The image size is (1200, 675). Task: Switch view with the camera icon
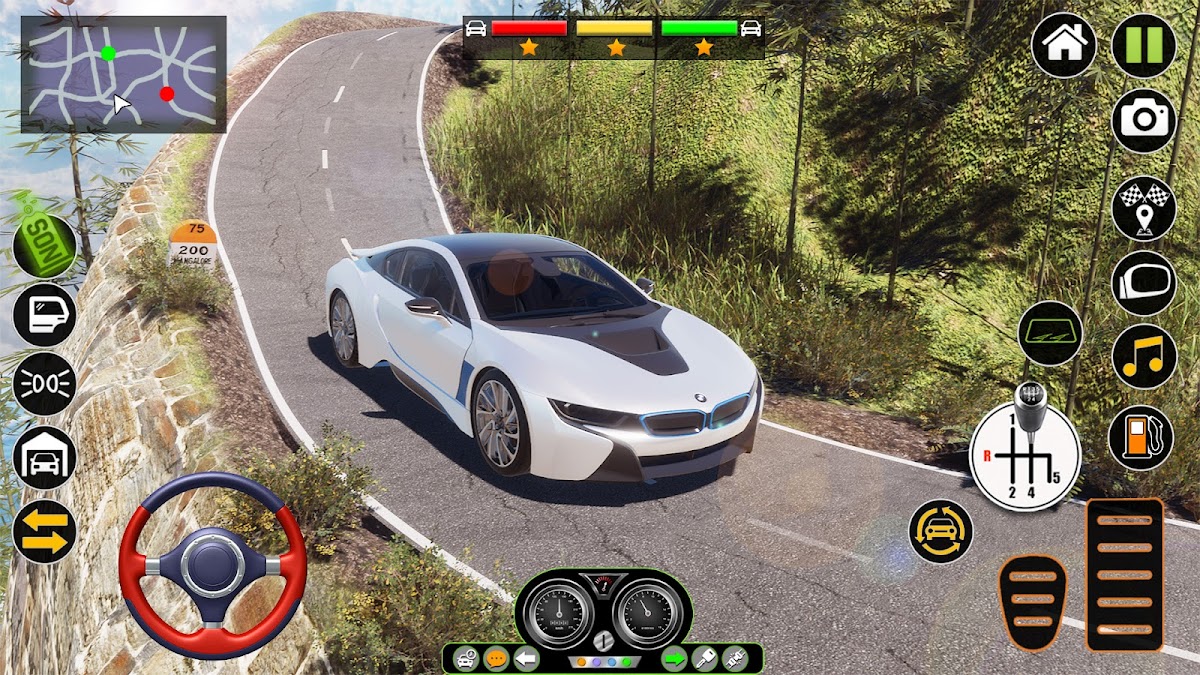(1144, 121)
